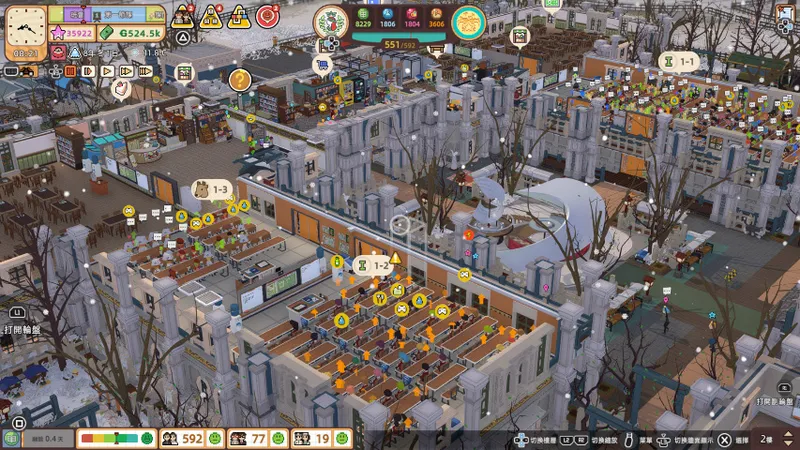Show the pink star reputation points
800x450 pixels.
pos(71,33)
